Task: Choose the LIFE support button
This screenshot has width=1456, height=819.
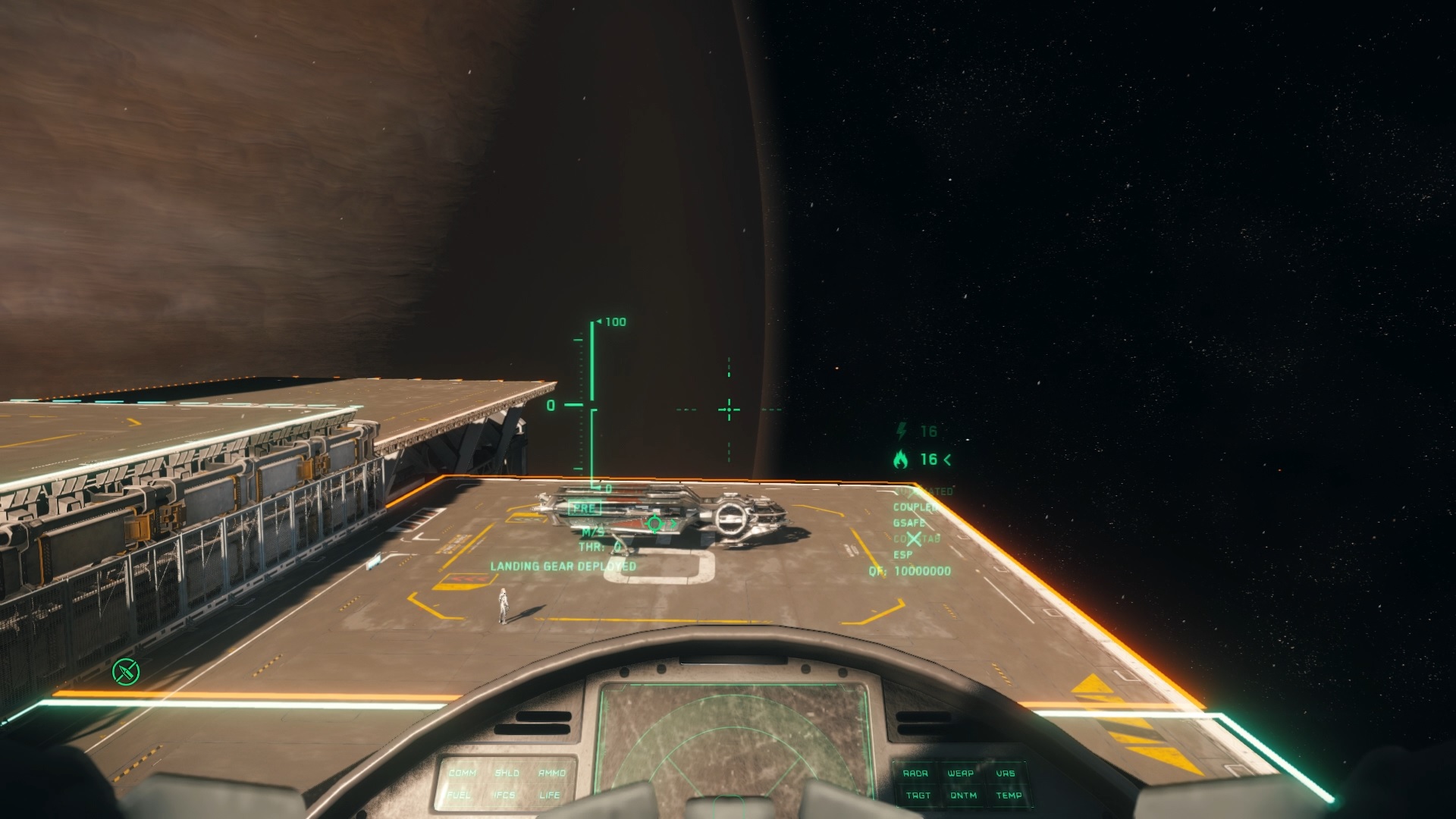Action: click(550, 795)
